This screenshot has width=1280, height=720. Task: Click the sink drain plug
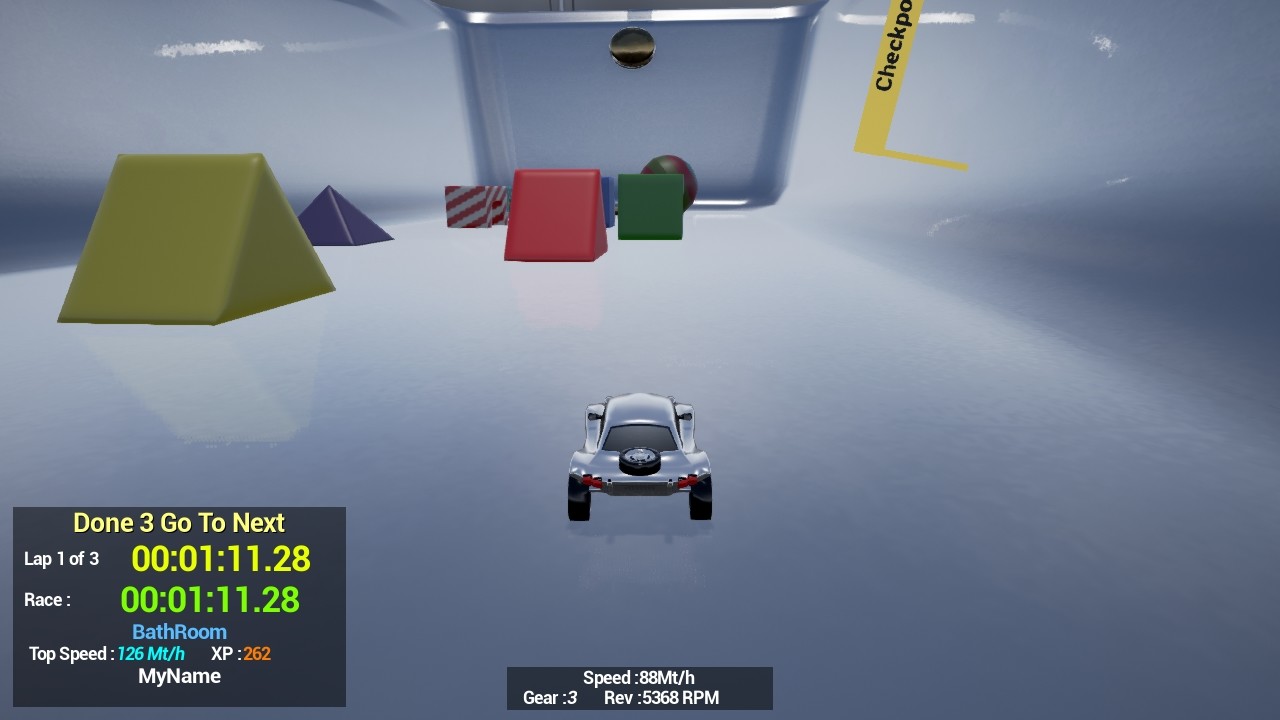point(633,47)
